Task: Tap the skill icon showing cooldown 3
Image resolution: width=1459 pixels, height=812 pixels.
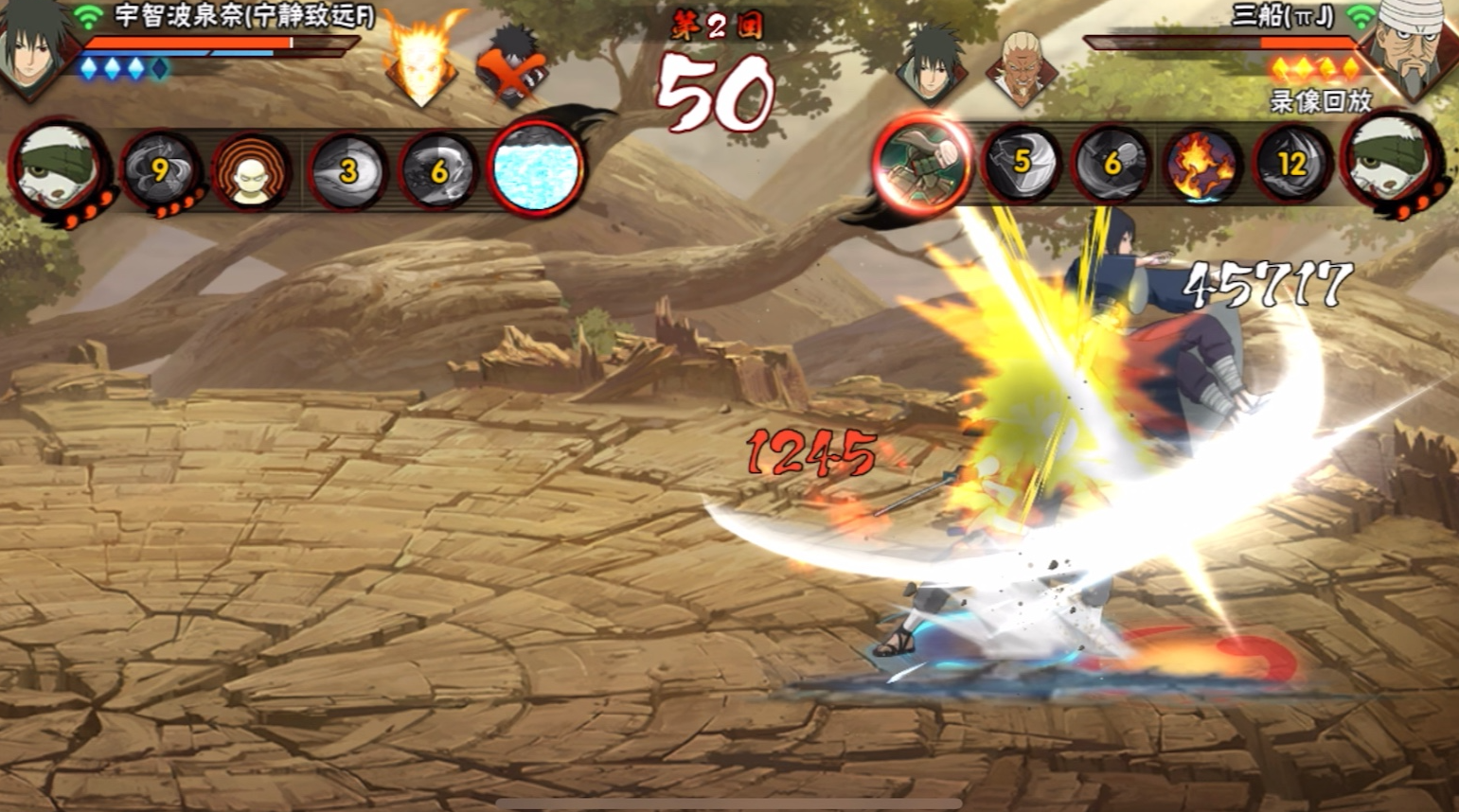Action: tap(347, 171)
